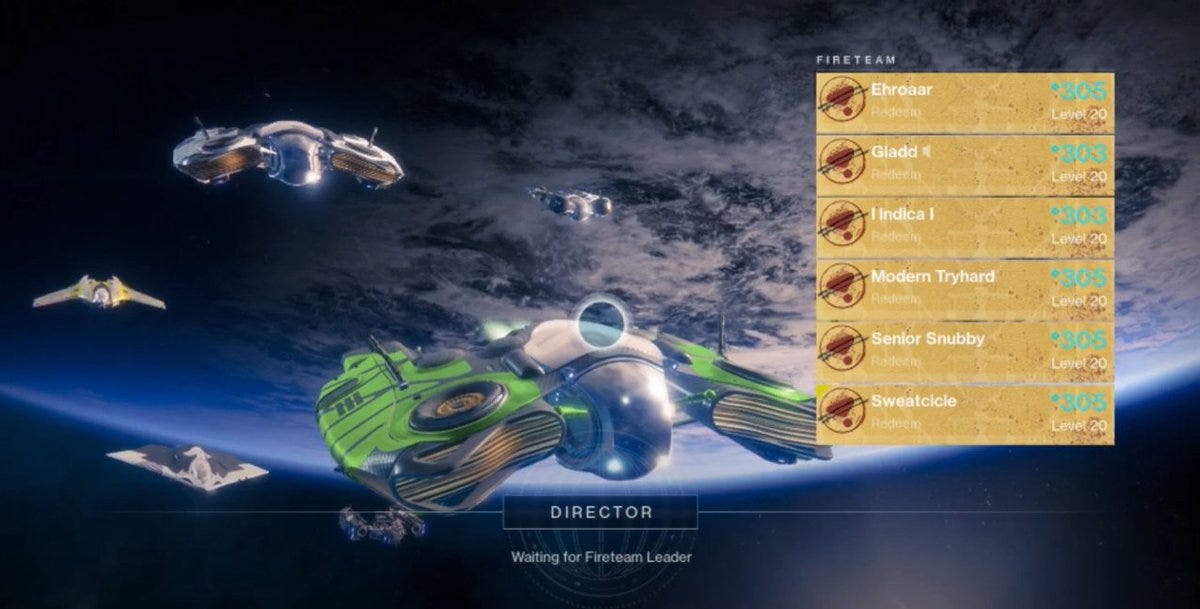Screen dimensions: 1200x609
Task: Choose Gladd in the fireteam list
Action: click(x=965, y=164)
